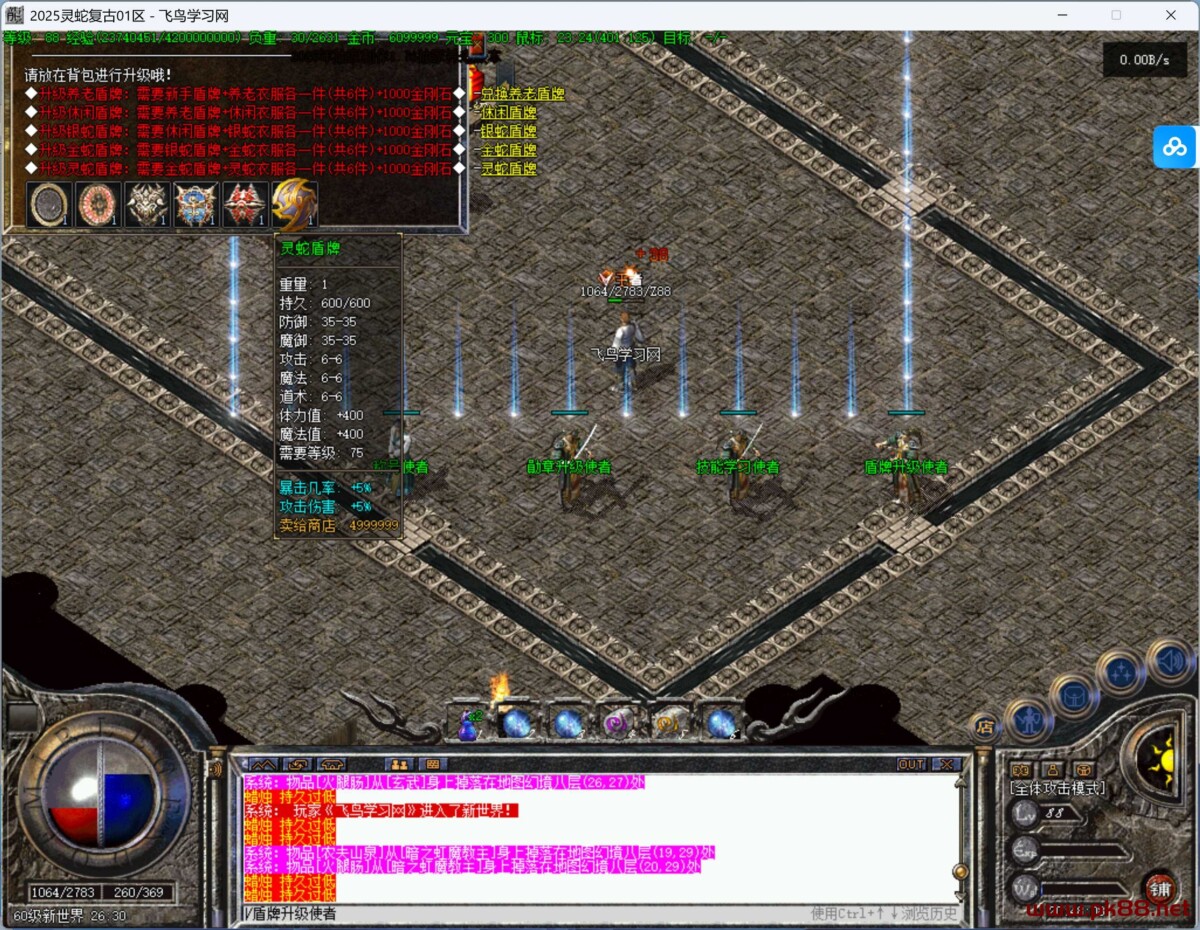Close the shield upgrade dialog
The image size is (1200, 930).
pos(478,47)
